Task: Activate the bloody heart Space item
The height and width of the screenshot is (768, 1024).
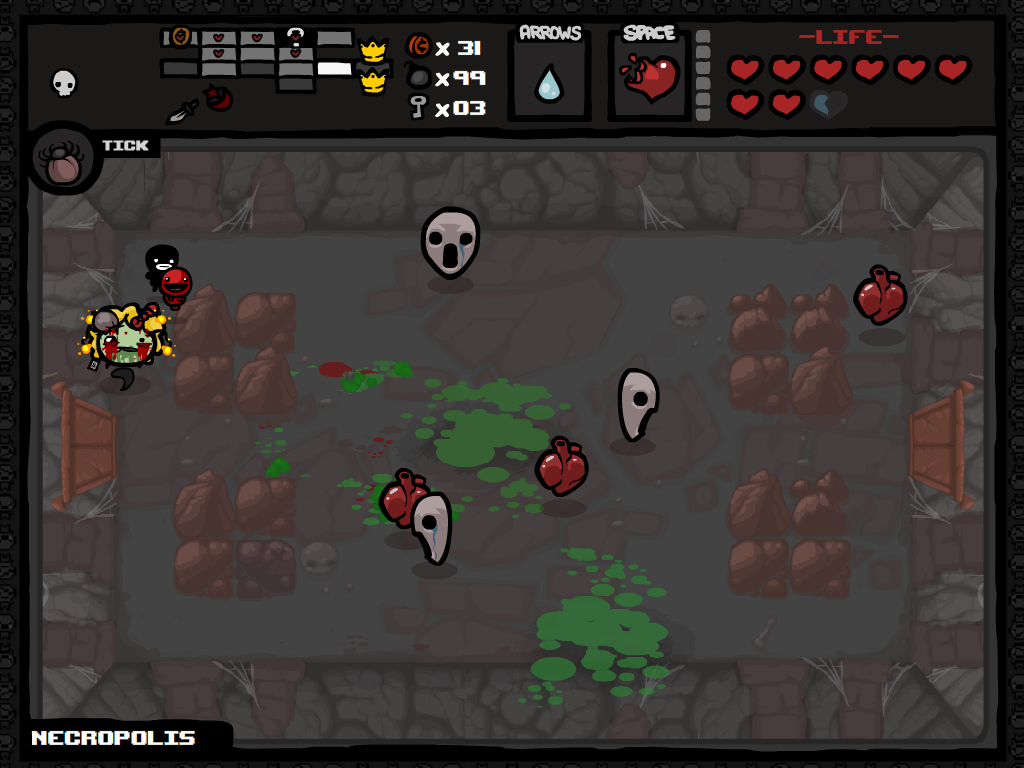Action: point(650,78)
